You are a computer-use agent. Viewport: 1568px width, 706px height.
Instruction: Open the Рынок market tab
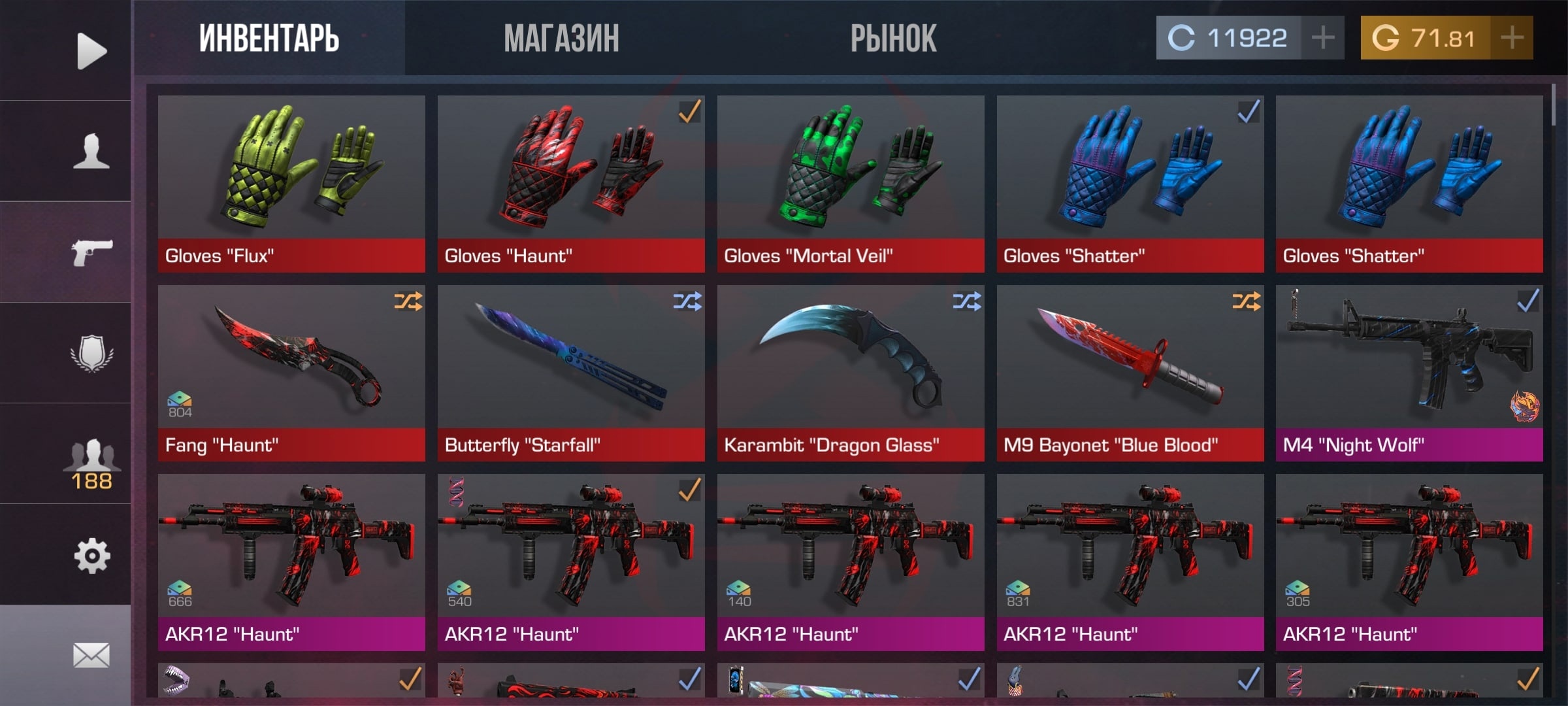[893, 38]
